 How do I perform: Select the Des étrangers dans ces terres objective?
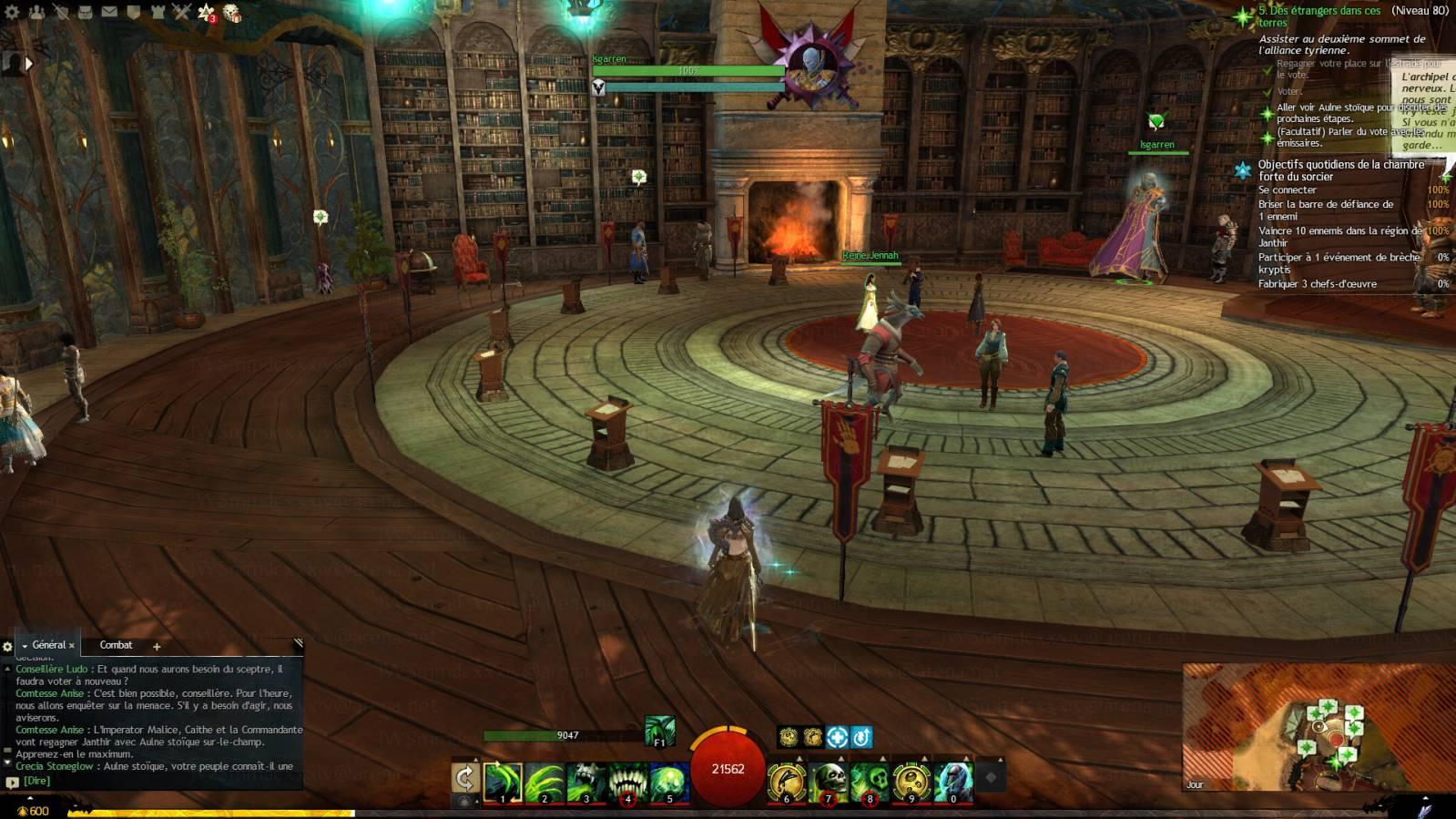1319,16
